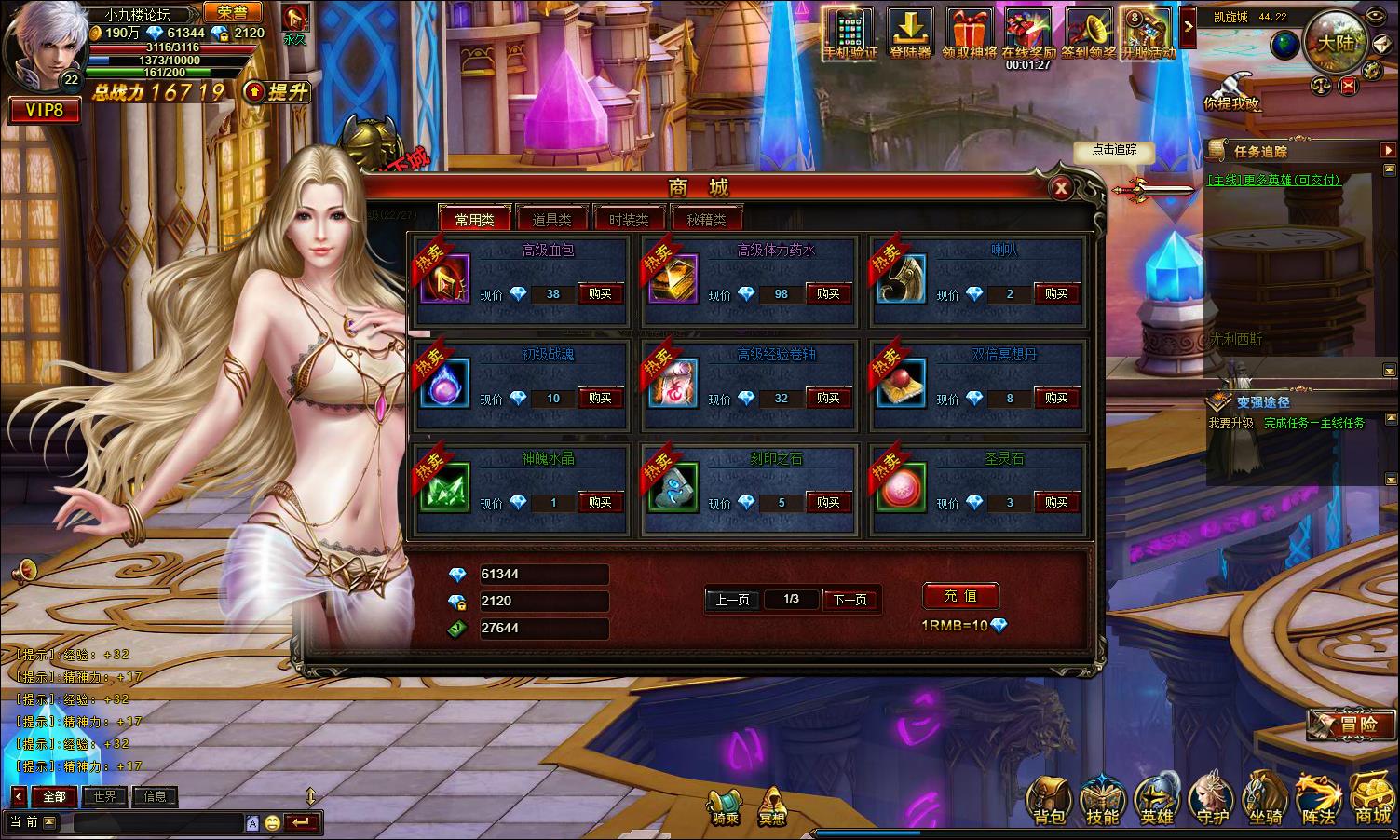The image size is (1400, 840).
Task: Switch to the 世界 chat tab
Action: click(x=103, y=796)
